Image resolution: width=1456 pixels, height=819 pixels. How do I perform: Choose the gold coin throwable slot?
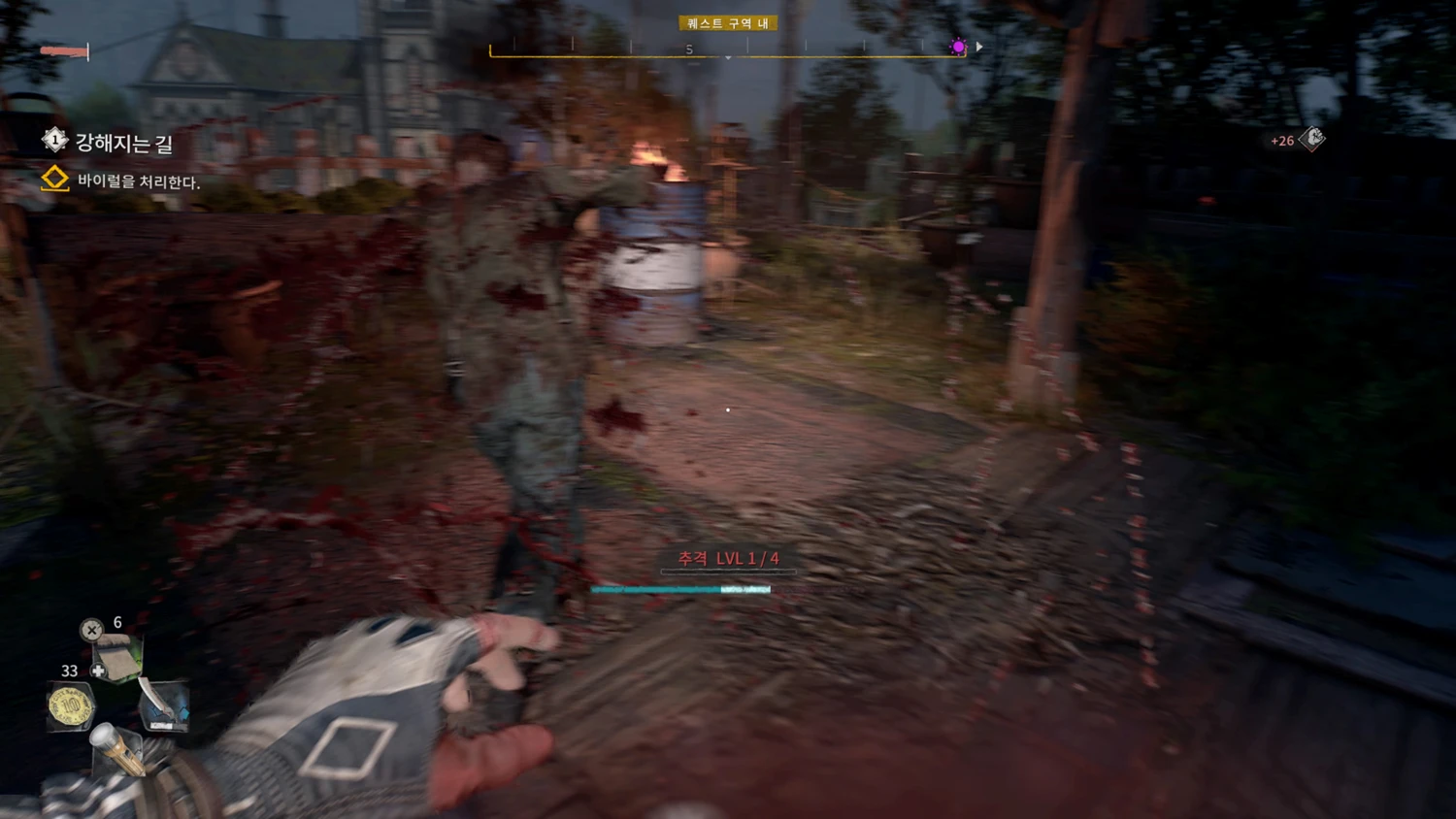(x=71, y=706)
